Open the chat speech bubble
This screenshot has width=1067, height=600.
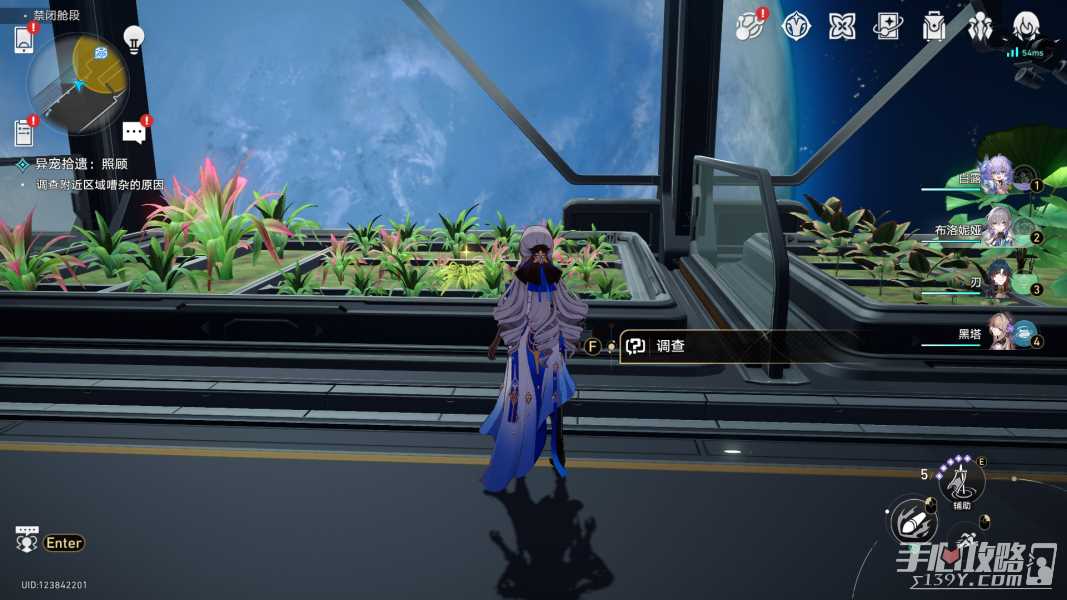coord(134,132)
